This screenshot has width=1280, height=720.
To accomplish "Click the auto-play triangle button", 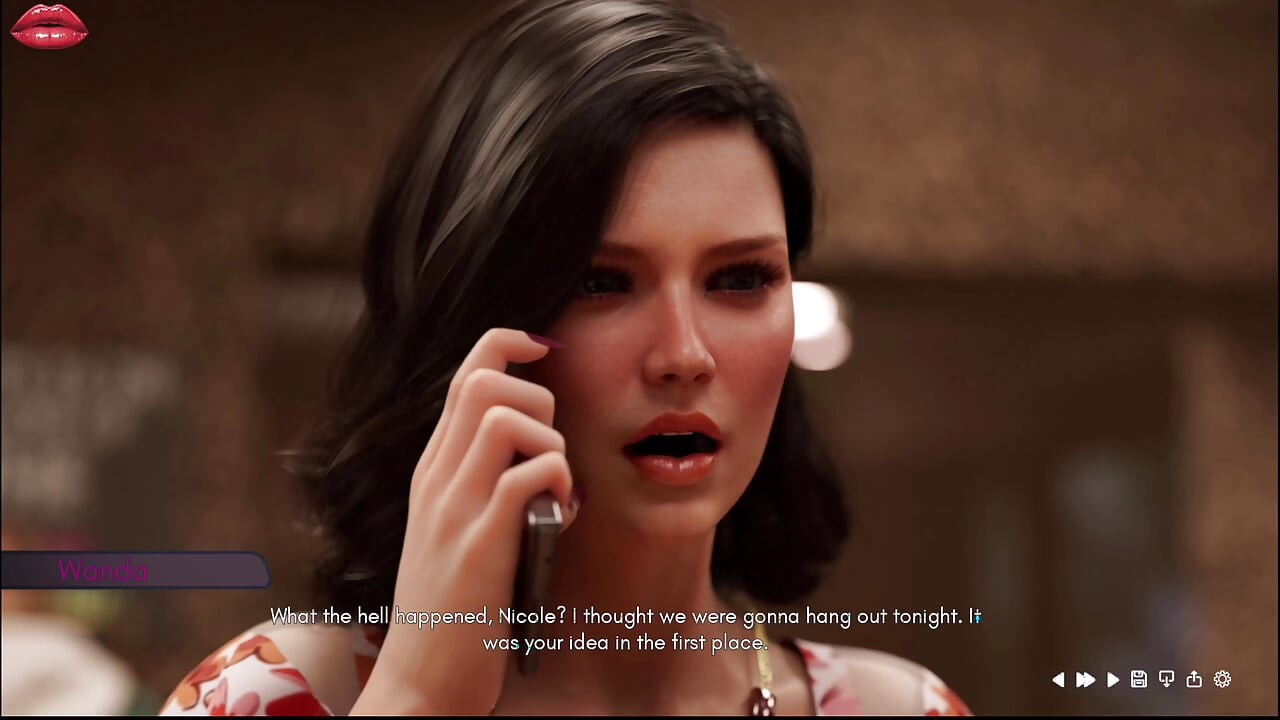I will 1113,680.
